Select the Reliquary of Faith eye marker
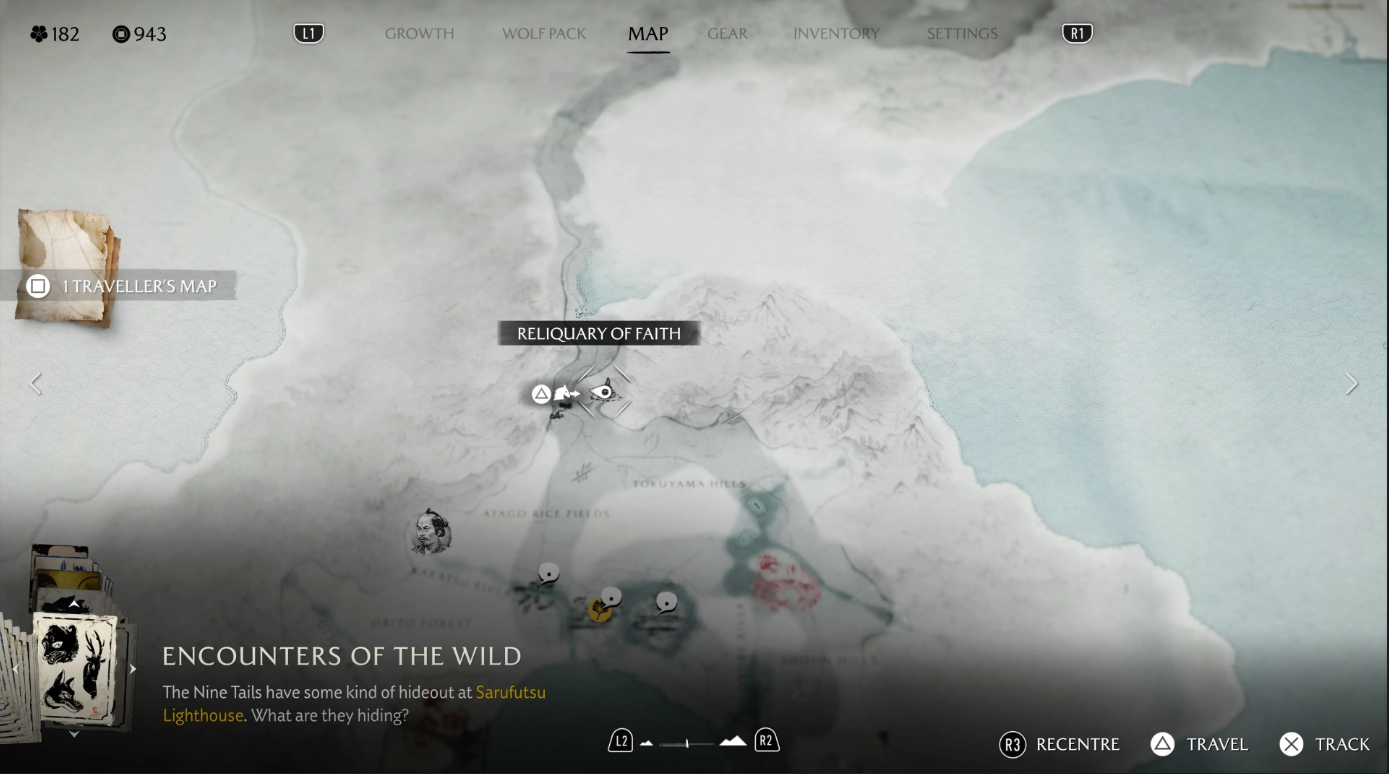The height and width of the screenshot is (774, 1389). (x=604, y=393)
